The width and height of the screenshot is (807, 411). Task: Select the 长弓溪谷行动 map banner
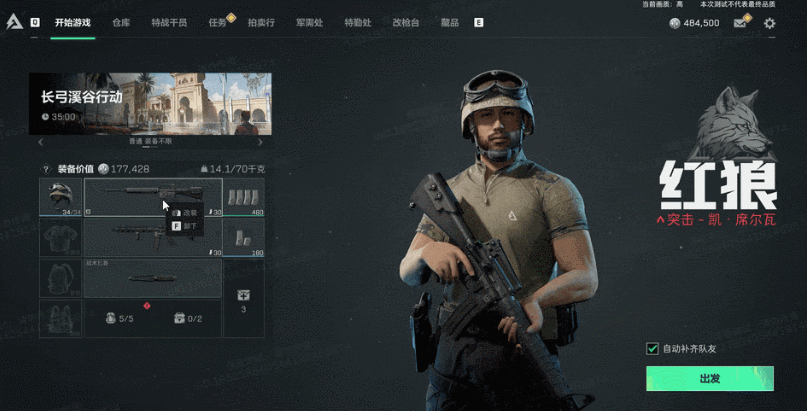click(x=150, y=104)
